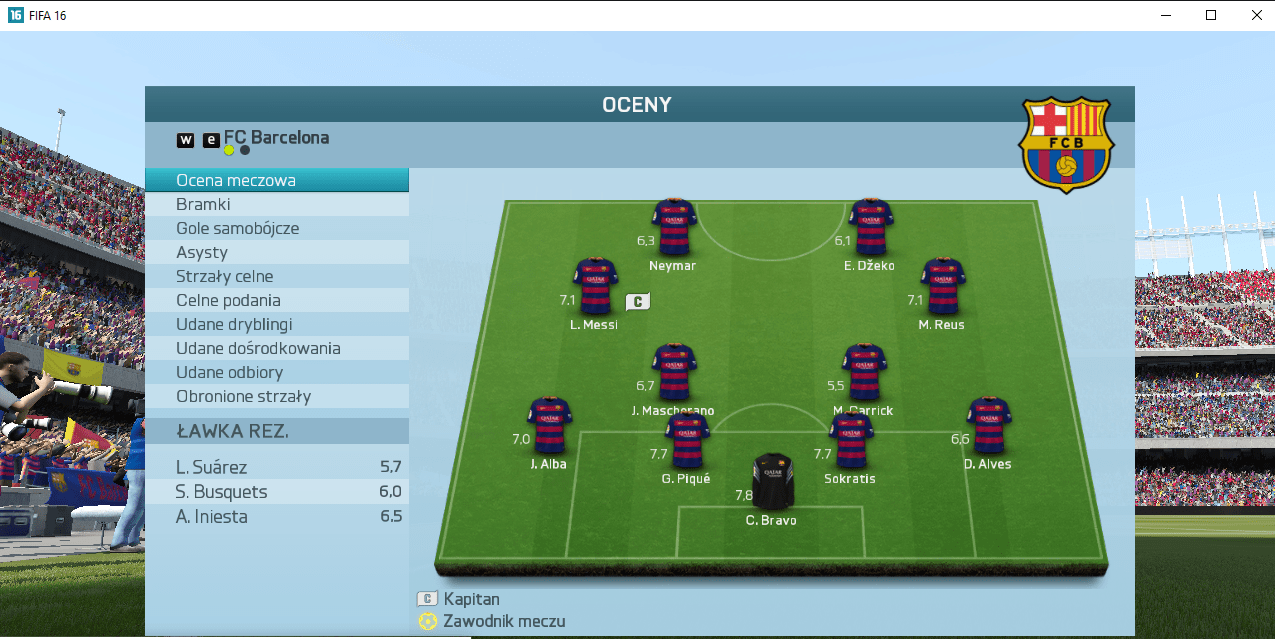
Task: Choose the Asysty stat entry
Action: pos(276,252)
